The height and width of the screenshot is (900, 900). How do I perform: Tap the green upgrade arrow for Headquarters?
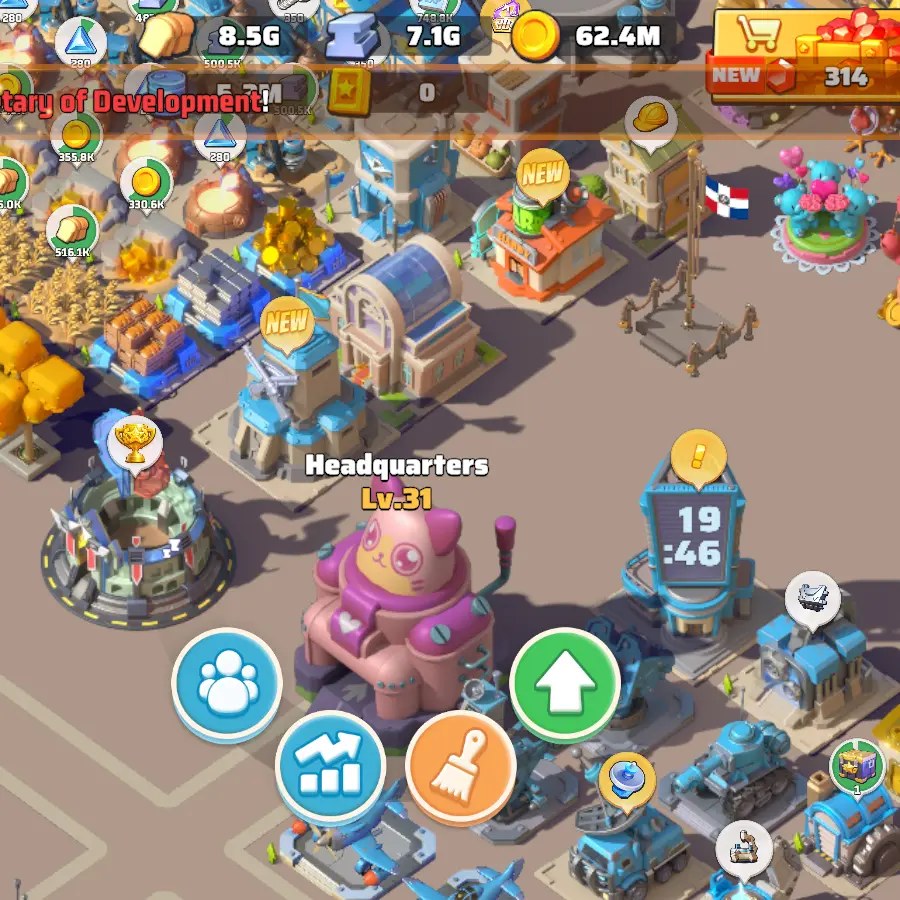point(565,684)
